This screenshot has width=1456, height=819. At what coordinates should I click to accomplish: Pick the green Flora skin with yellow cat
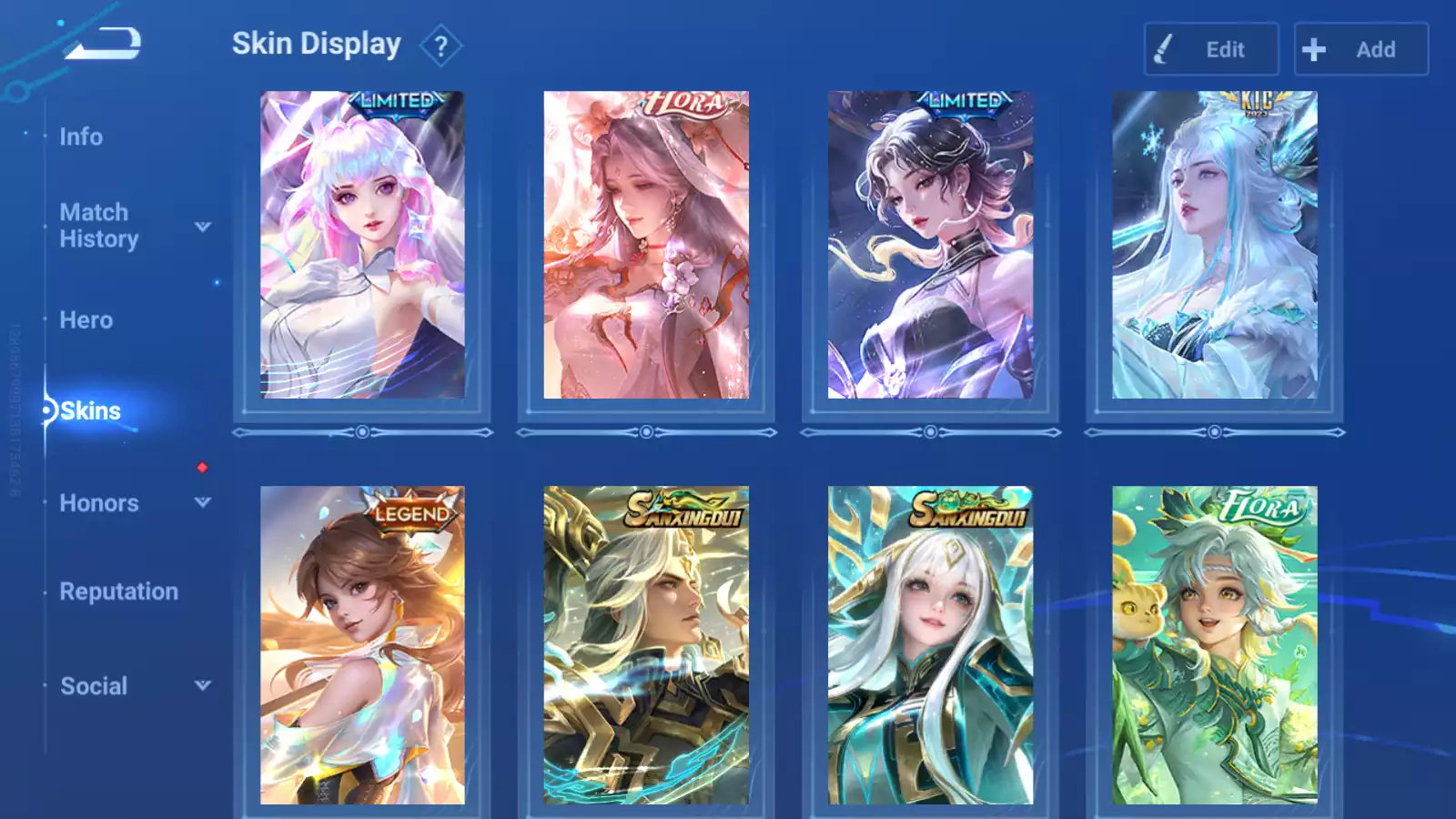(x=1214, y=644)
